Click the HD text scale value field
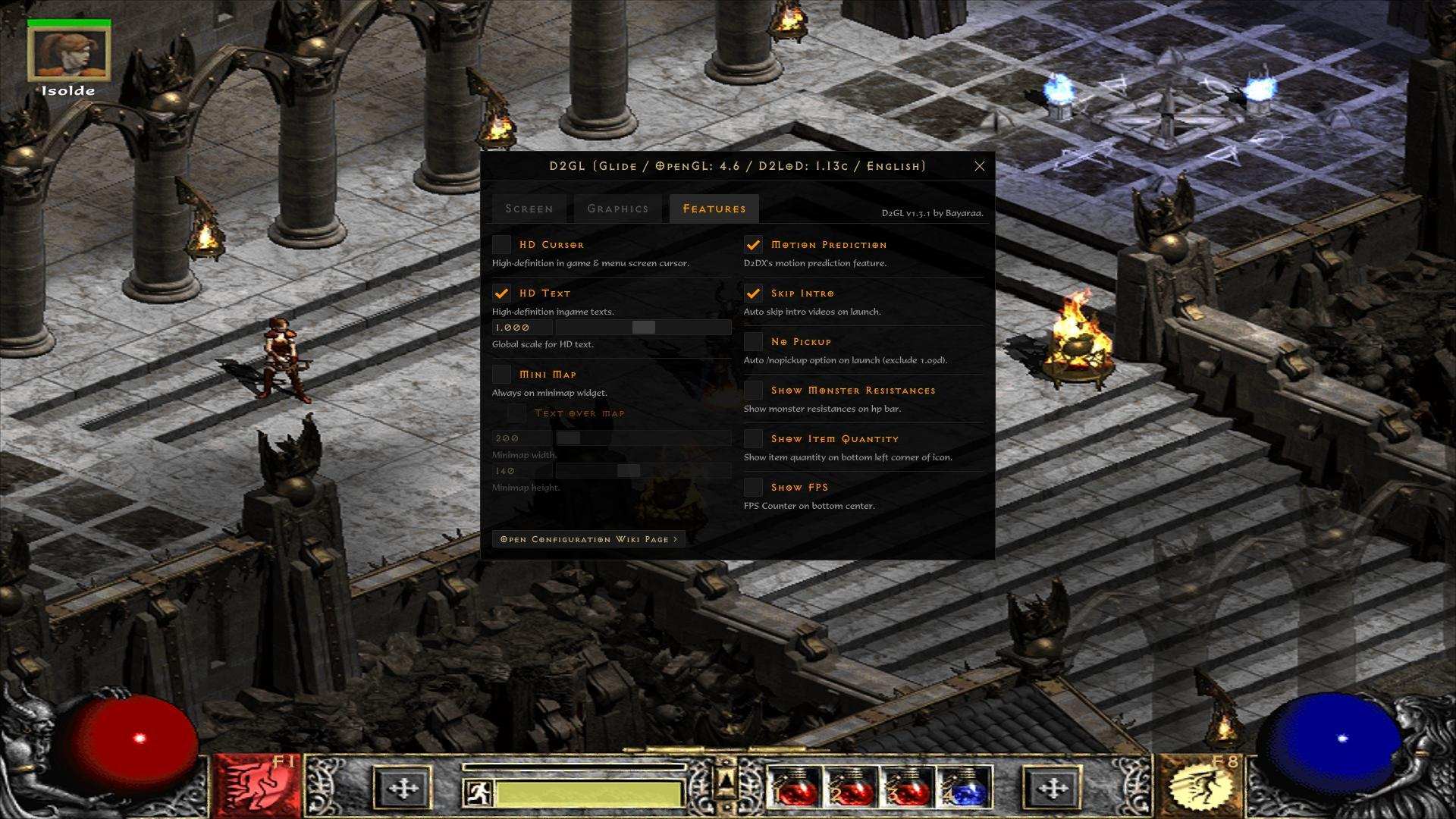The width and height of the screenshot is (1456, 819). pos(522,328)
